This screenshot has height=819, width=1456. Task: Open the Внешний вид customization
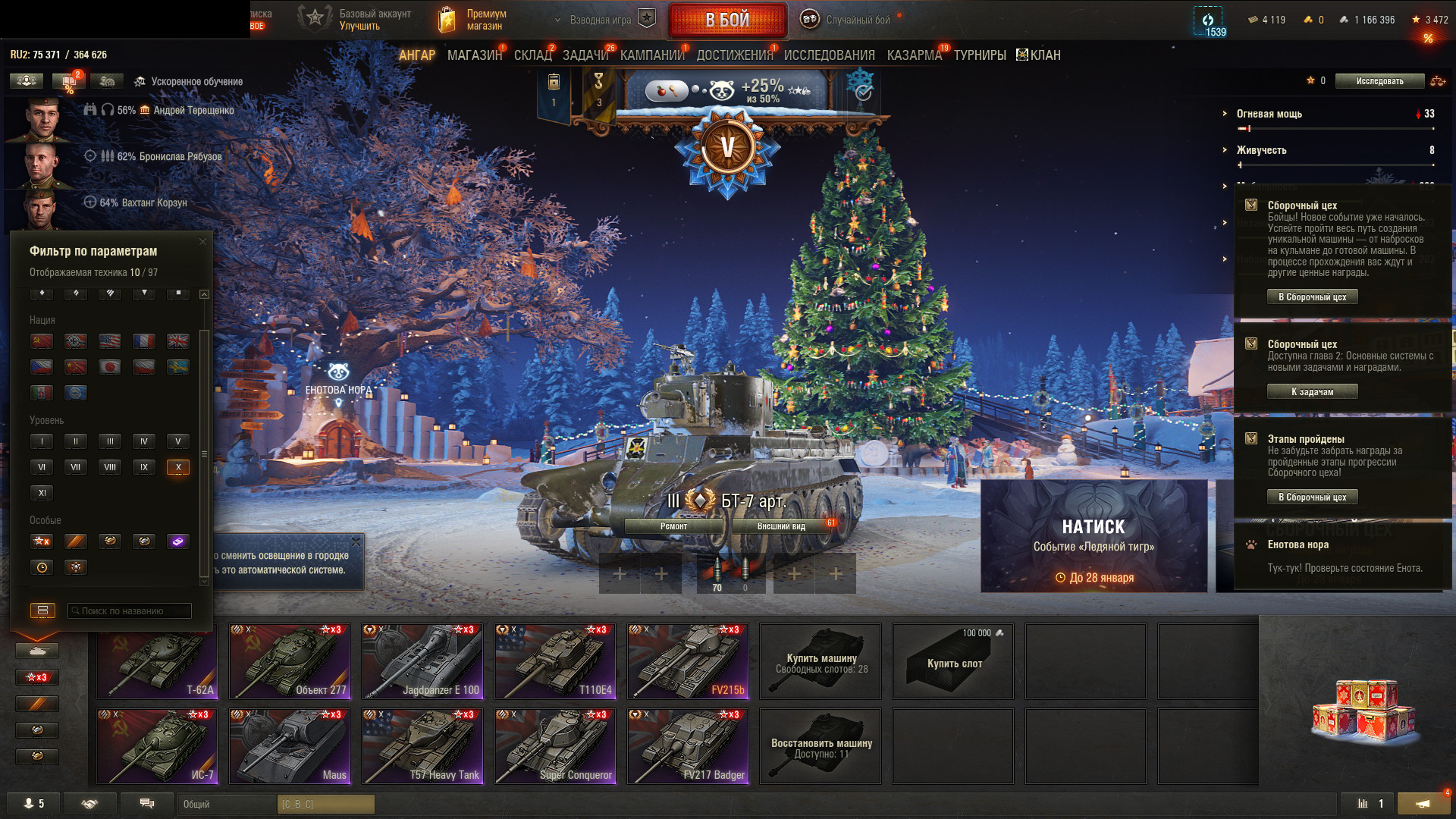pos(781,526)
